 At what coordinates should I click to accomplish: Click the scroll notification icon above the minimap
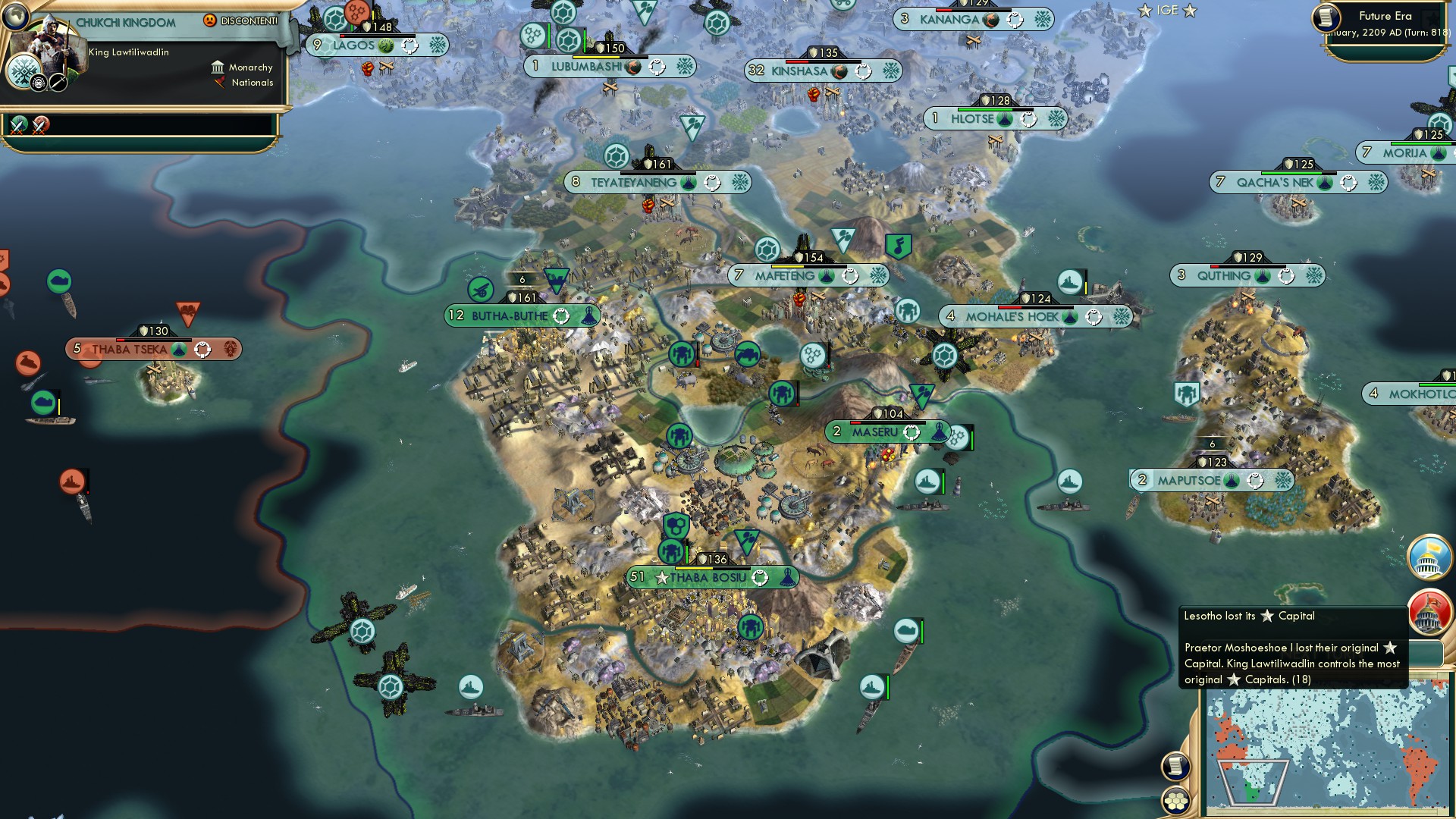(1175, 767)
